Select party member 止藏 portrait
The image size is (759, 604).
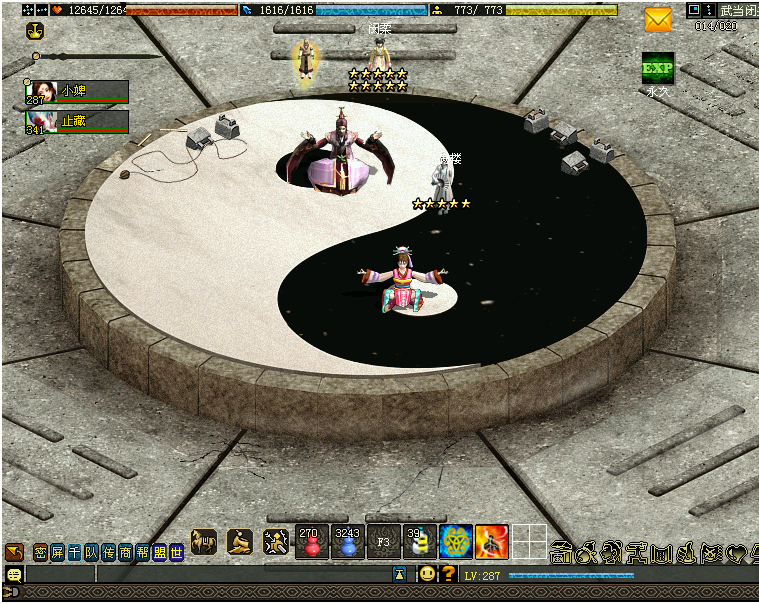point(38,121)
